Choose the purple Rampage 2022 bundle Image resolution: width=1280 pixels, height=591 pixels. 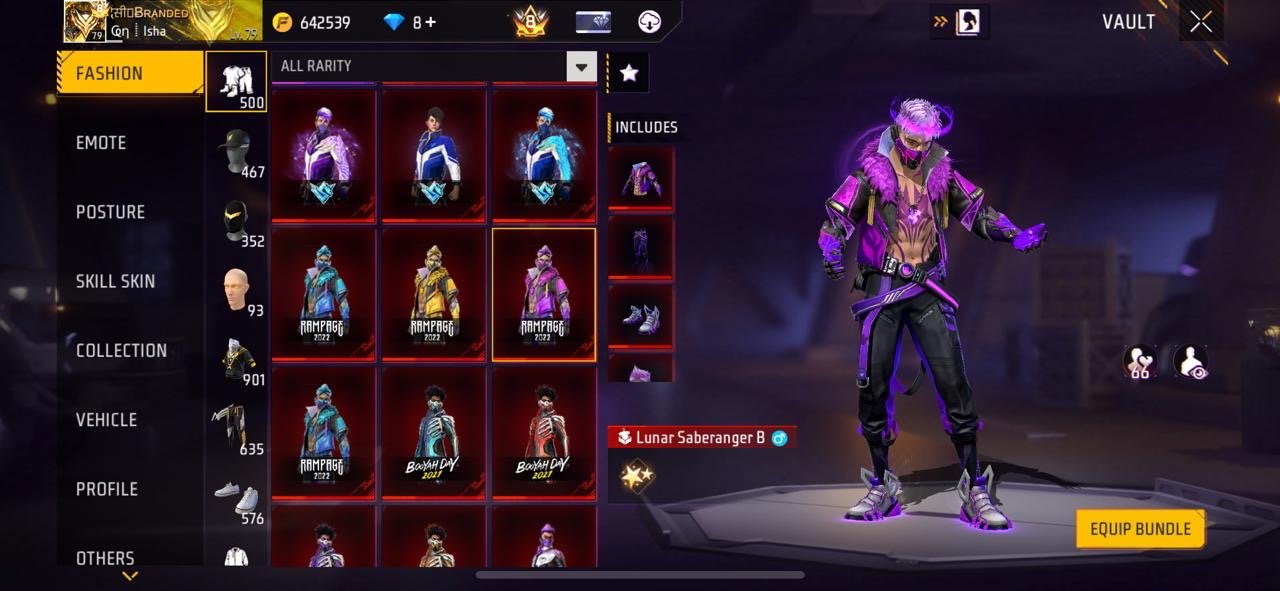coord(543,294)
